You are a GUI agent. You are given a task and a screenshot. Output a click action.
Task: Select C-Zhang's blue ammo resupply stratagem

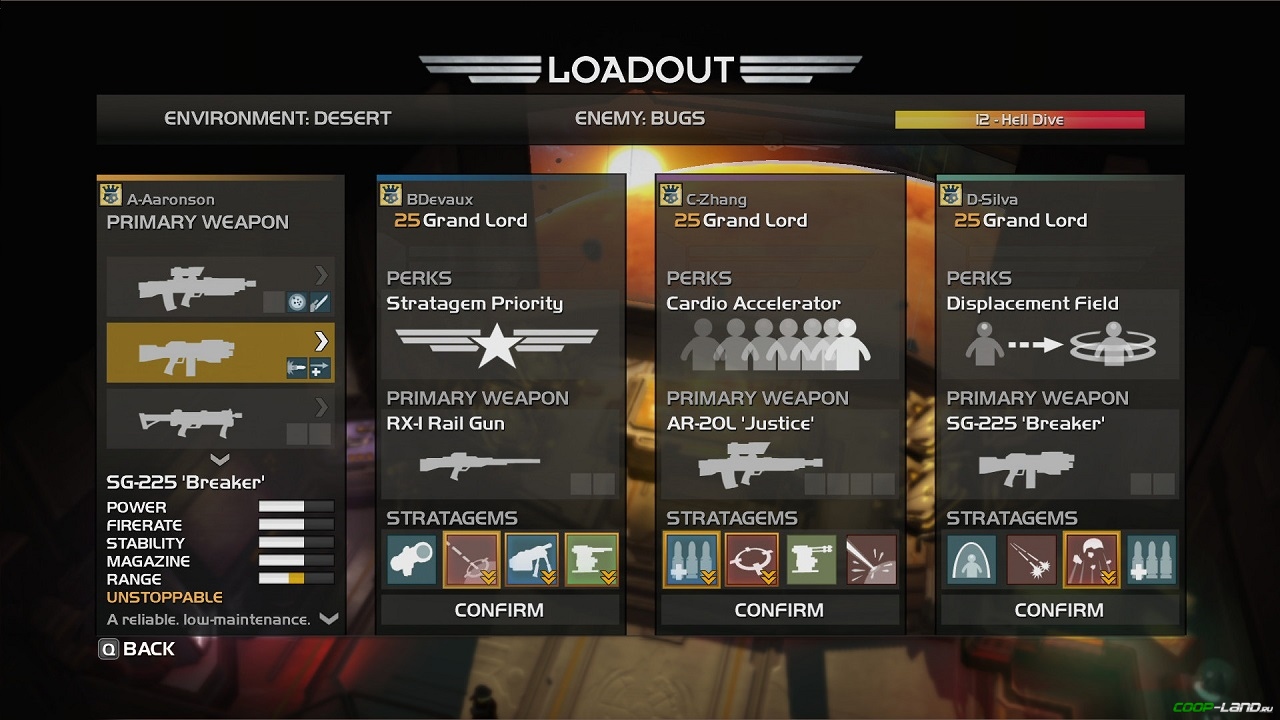click(x=692, y=559)
